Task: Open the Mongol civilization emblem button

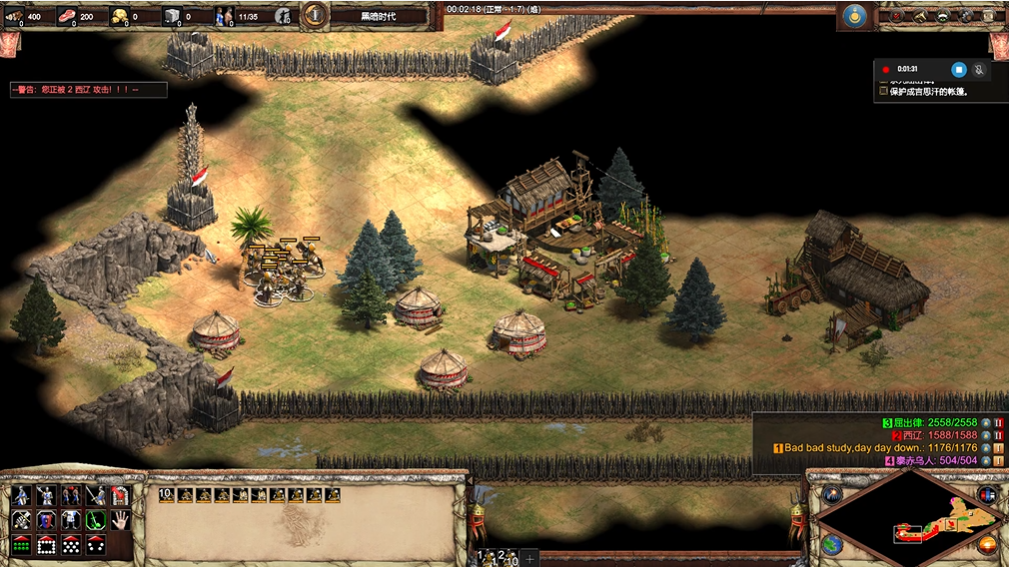Action: point(854,16)
